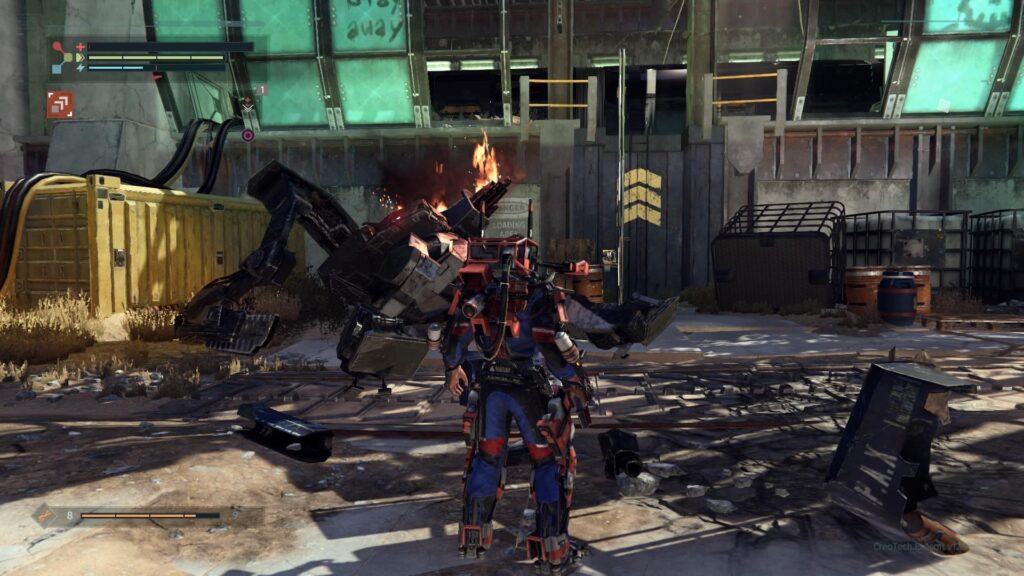Click the three-node status emblem beside the bars
This screenshot has width=1024, height=576.
(x=64, y=56)
